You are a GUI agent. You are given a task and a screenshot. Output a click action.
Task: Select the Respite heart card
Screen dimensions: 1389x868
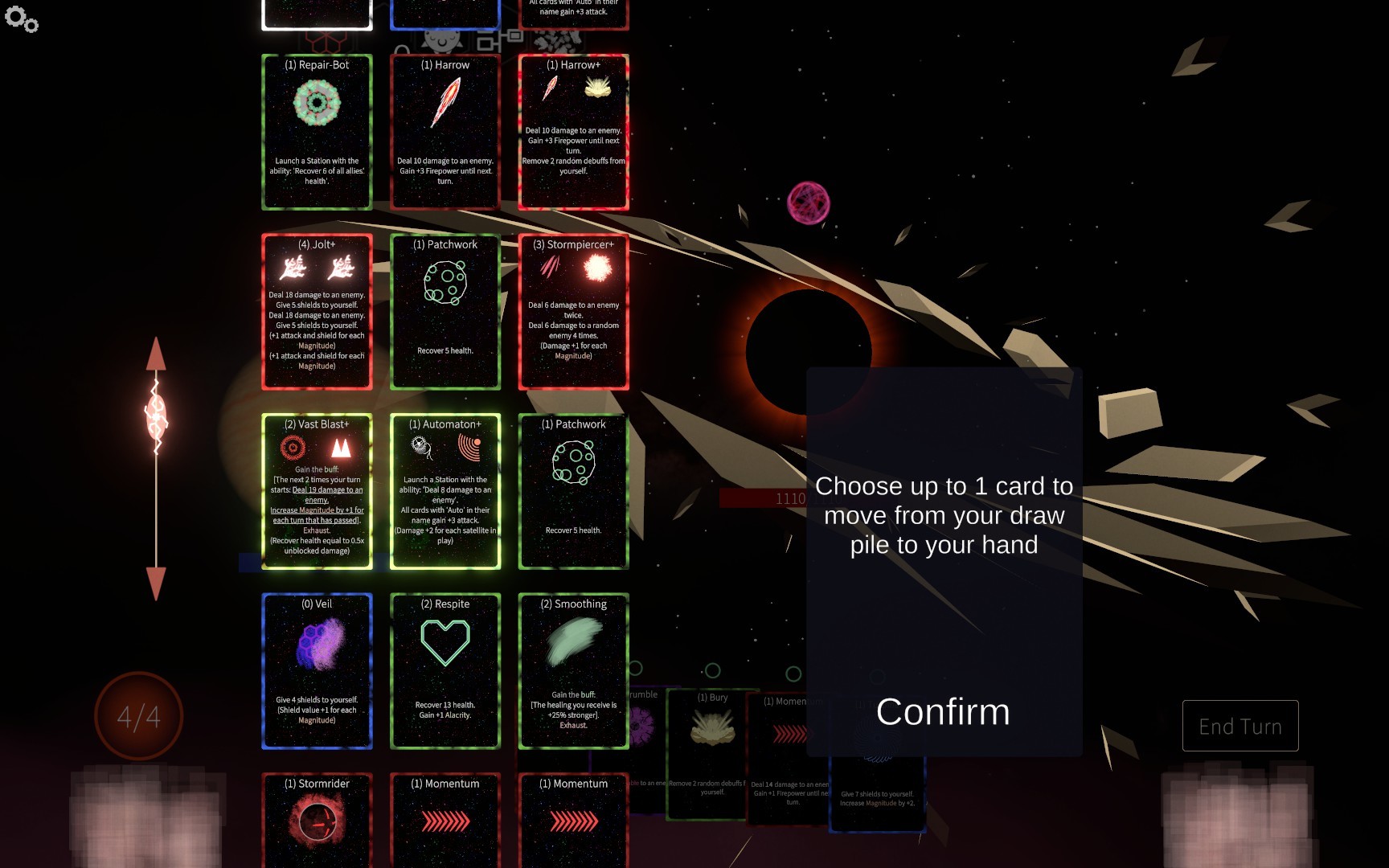(445, 671)
